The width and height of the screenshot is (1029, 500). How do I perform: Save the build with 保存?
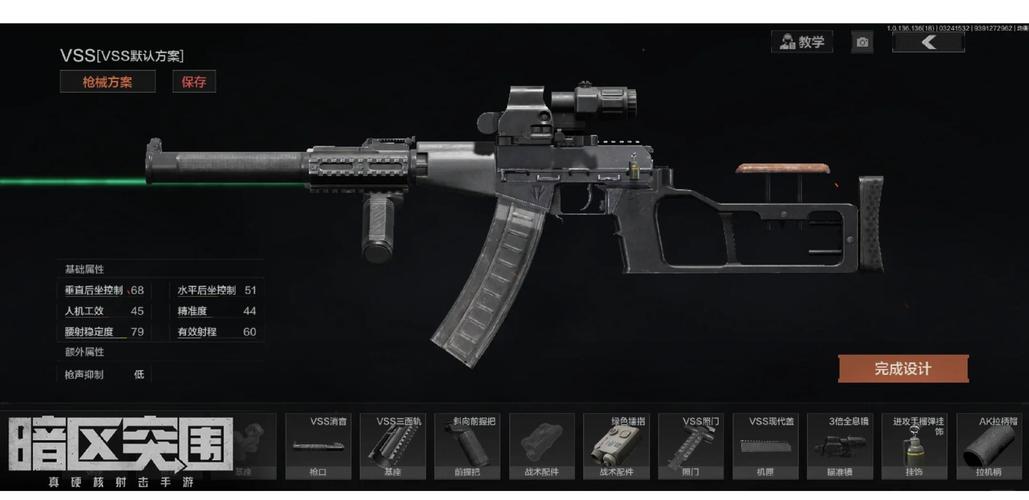193,82
